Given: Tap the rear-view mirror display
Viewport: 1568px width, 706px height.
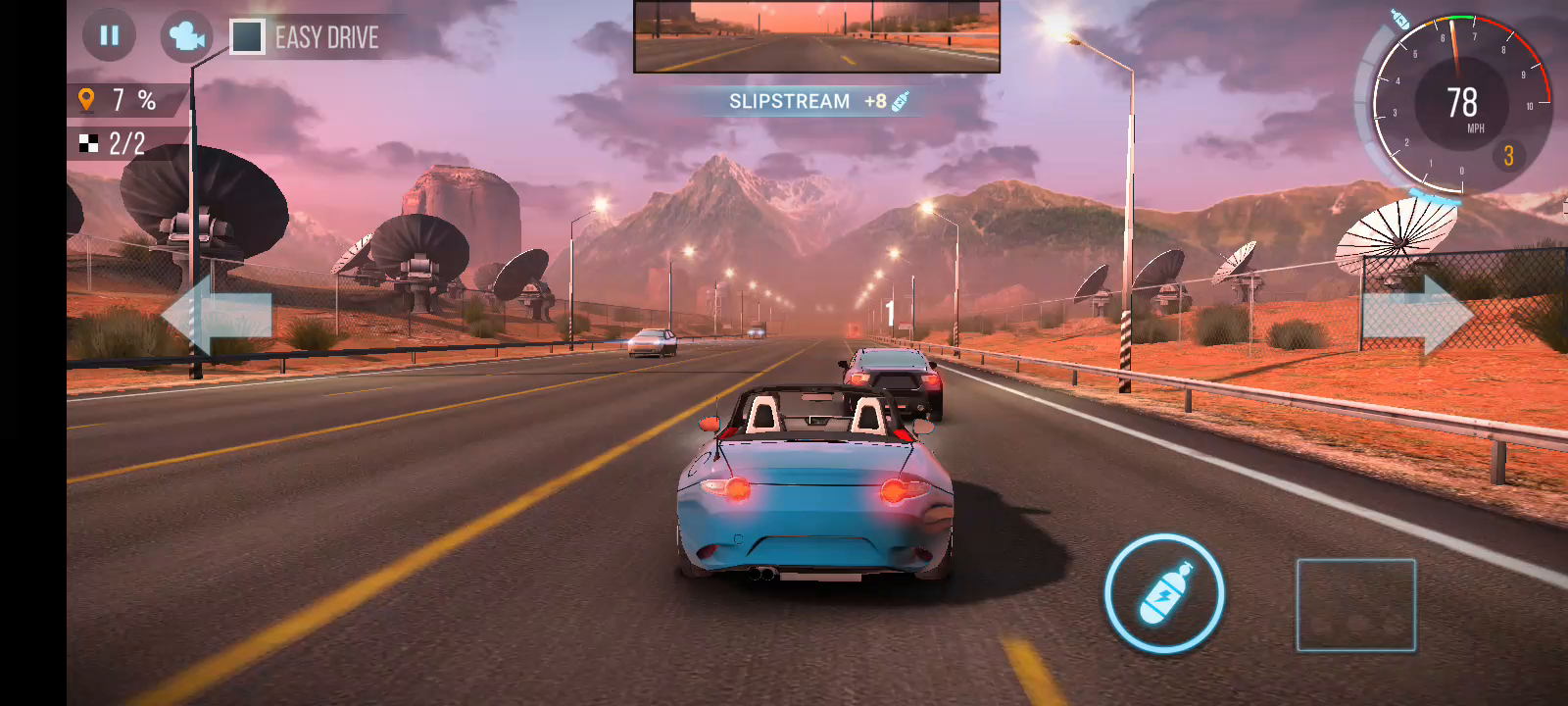Looking at the screenshot, I should 816,37.
